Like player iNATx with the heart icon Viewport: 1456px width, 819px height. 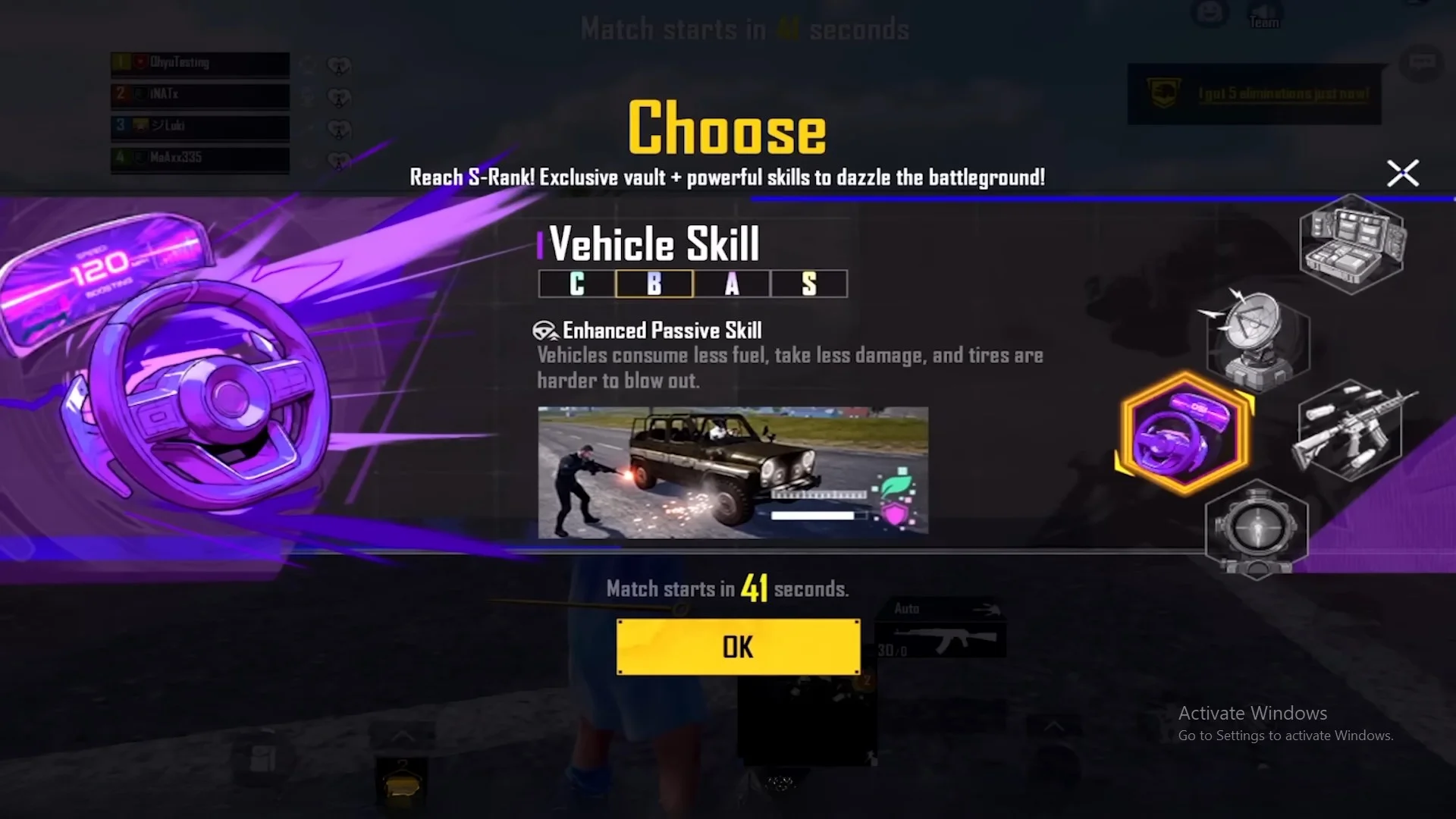pyautogui.click(x=339, y=97)
